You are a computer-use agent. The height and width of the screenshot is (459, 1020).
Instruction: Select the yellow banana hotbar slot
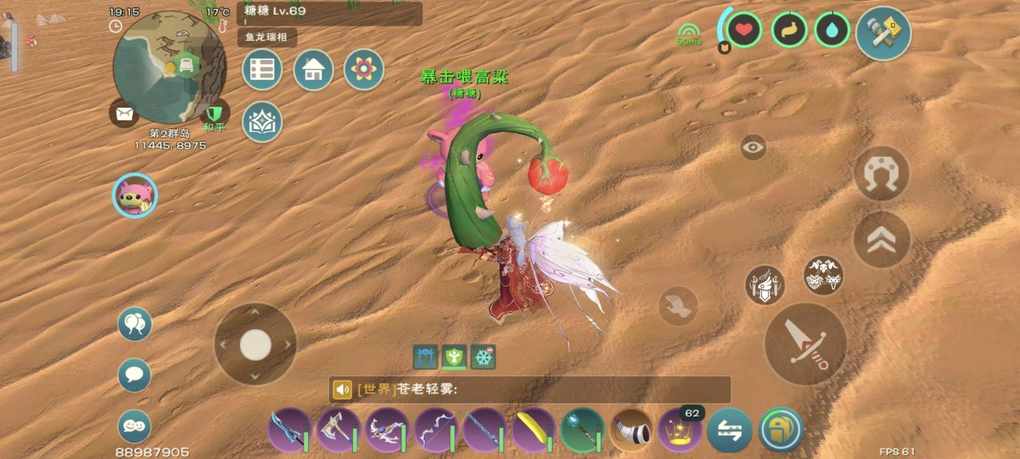pos(534,430)
